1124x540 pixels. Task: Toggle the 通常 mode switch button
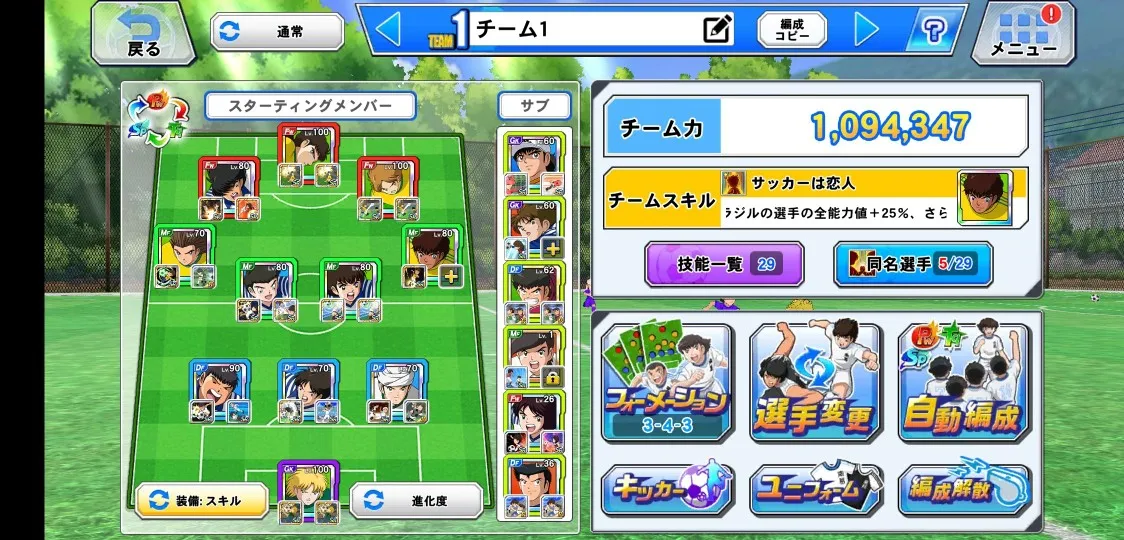pyautogui.click(x=277, y=32)
